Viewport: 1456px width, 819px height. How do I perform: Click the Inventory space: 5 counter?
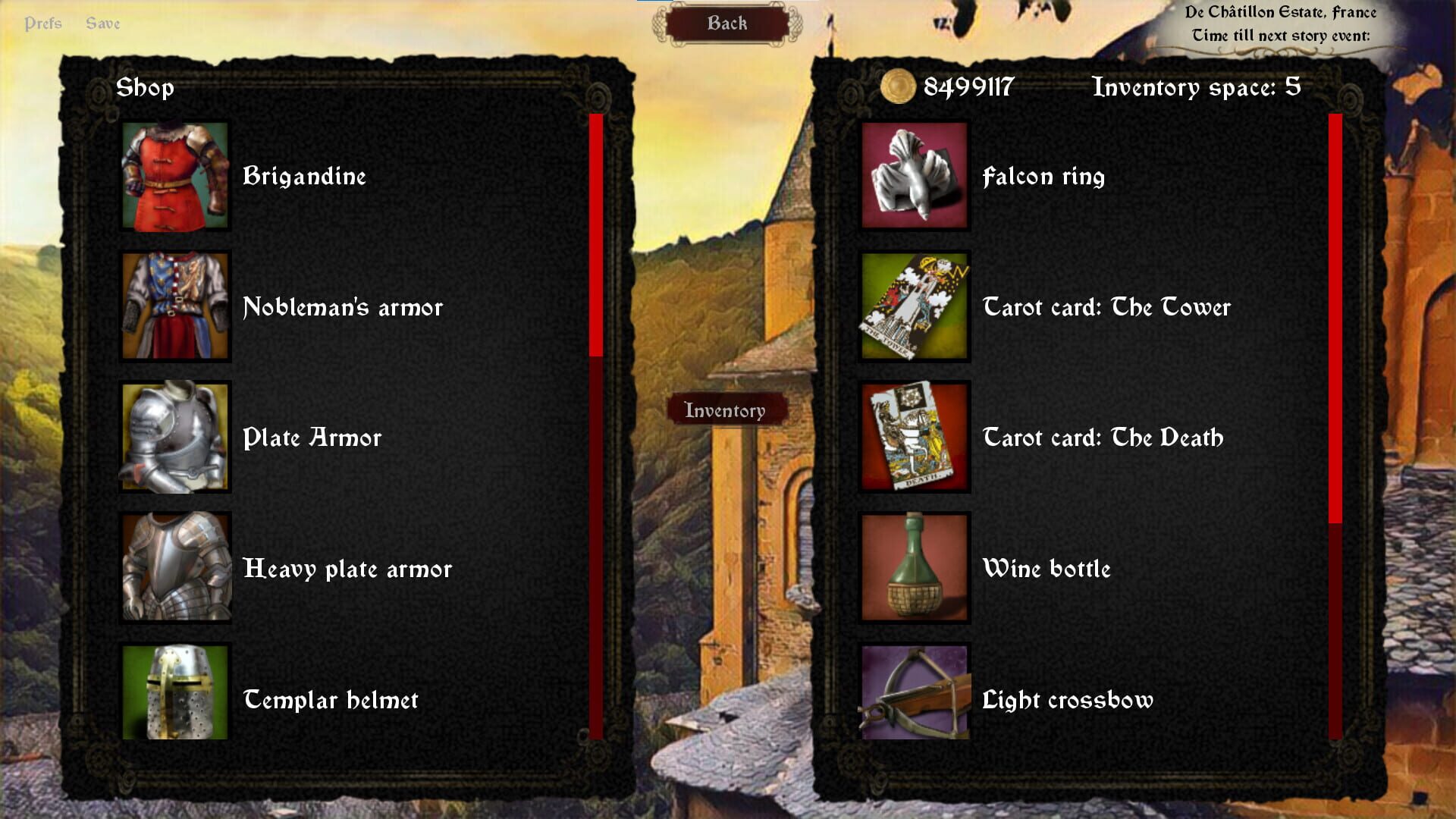point(1195,86)
